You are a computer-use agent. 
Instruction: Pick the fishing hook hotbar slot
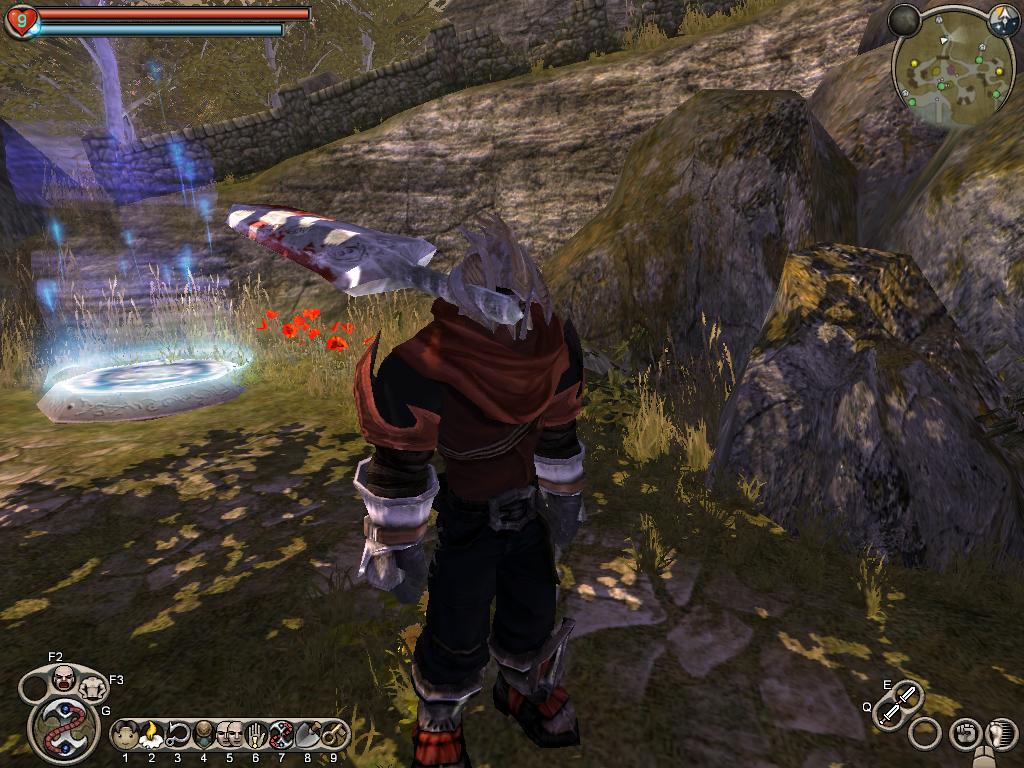coord(178,736)
